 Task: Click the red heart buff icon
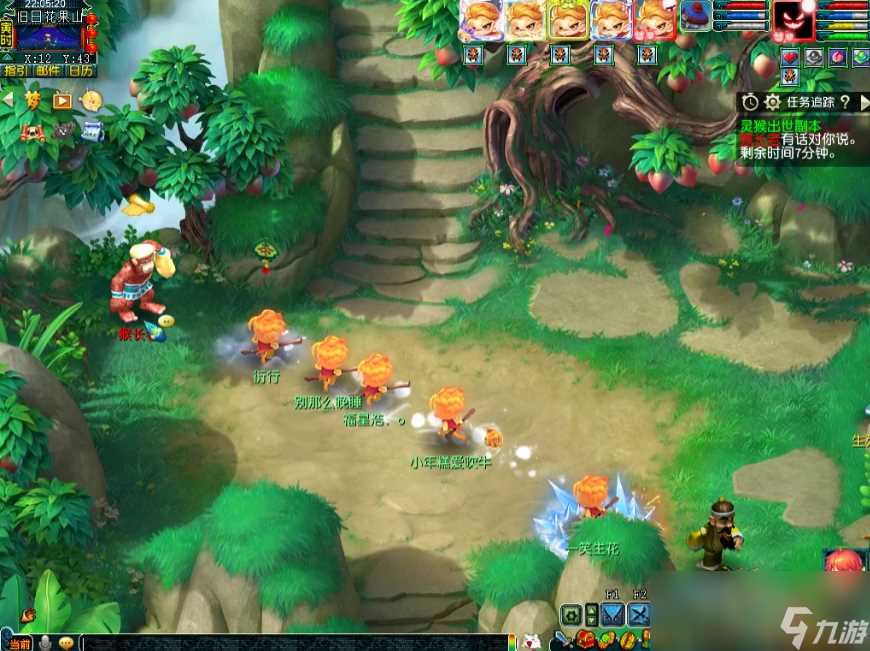(790, 57)
